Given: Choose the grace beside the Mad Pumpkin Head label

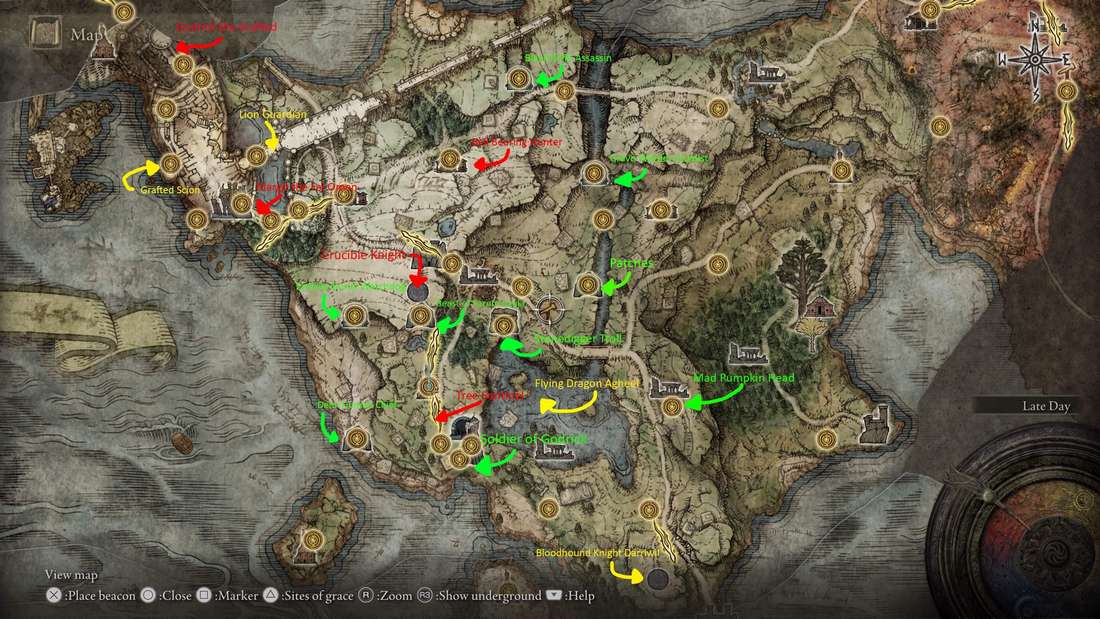Looking at the screenshot, I should (x=672, y=406).
